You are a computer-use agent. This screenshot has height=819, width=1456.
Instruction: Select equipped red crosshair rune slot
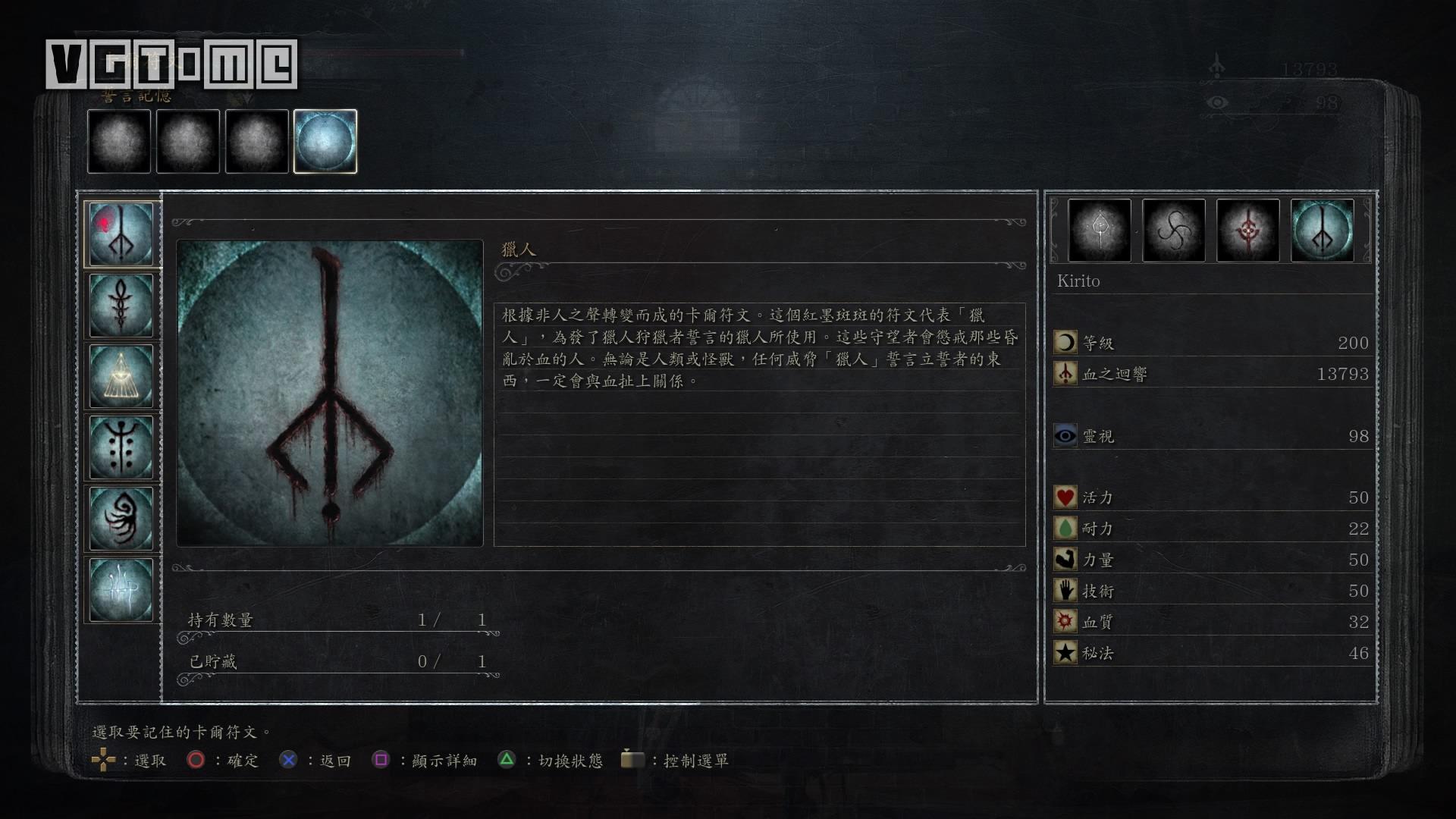tap(1247, 231)
